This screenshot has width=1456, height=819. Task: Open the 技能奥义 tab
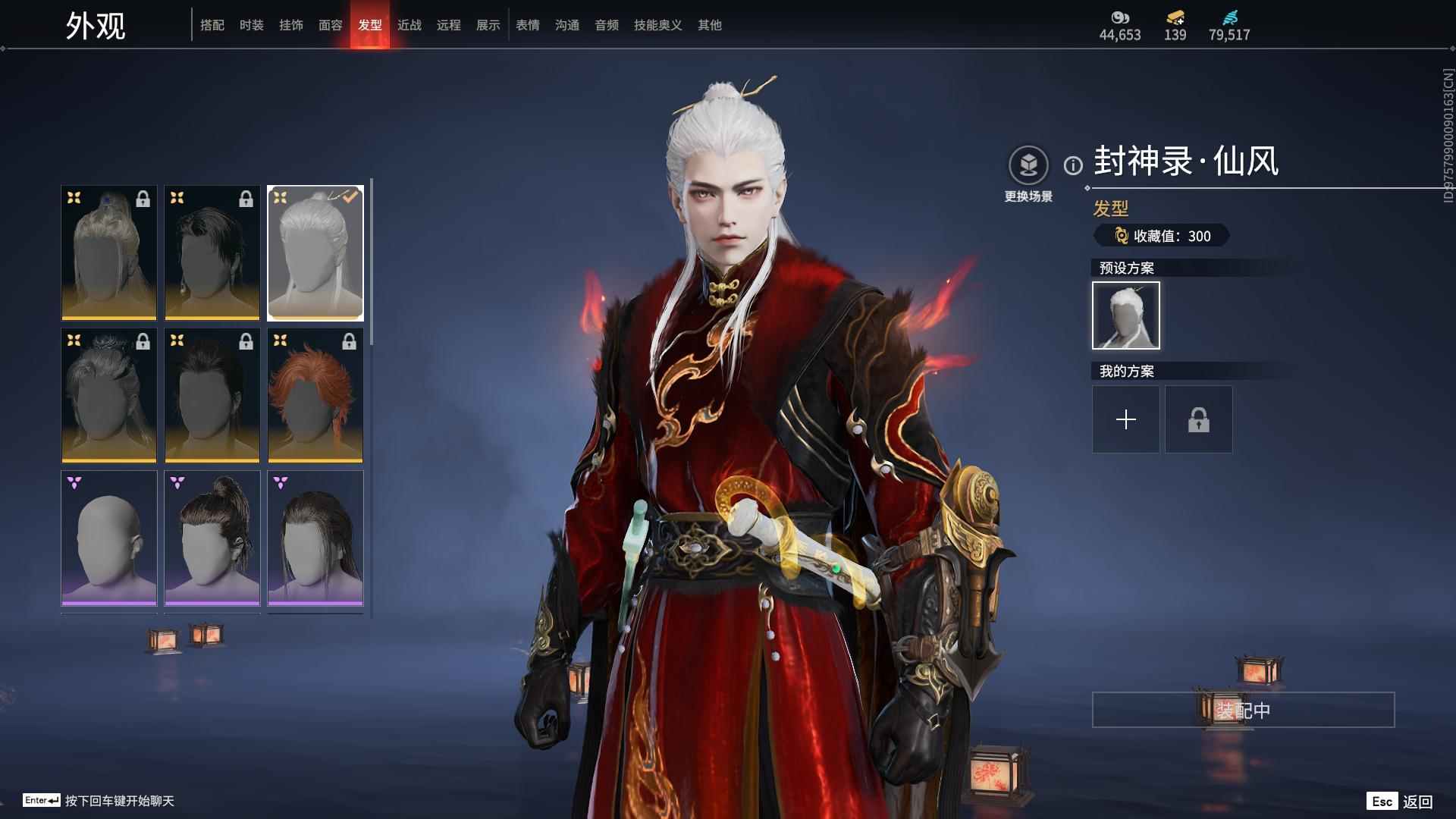(658, 25)
